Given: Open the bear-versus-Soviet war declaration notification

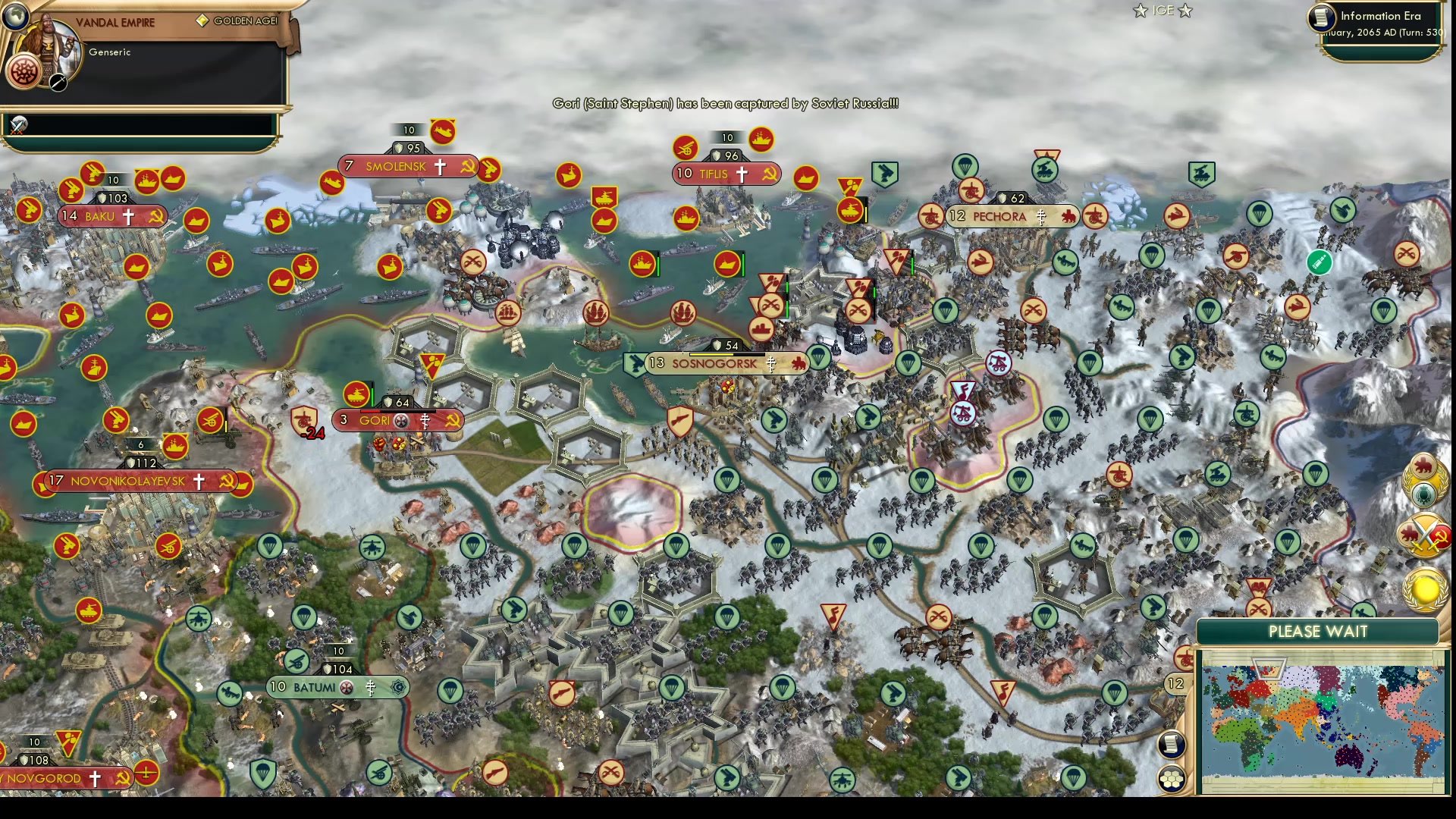Looking at the screenshot, I should 1423,532.
